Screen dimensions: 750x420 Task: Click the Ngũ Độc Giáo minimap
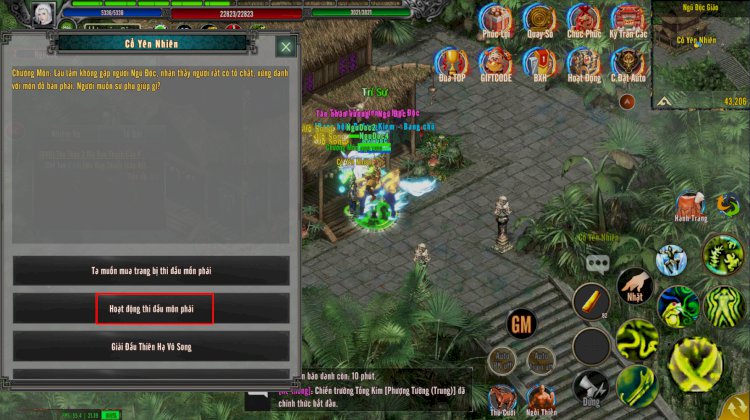(x=700, y=55)
